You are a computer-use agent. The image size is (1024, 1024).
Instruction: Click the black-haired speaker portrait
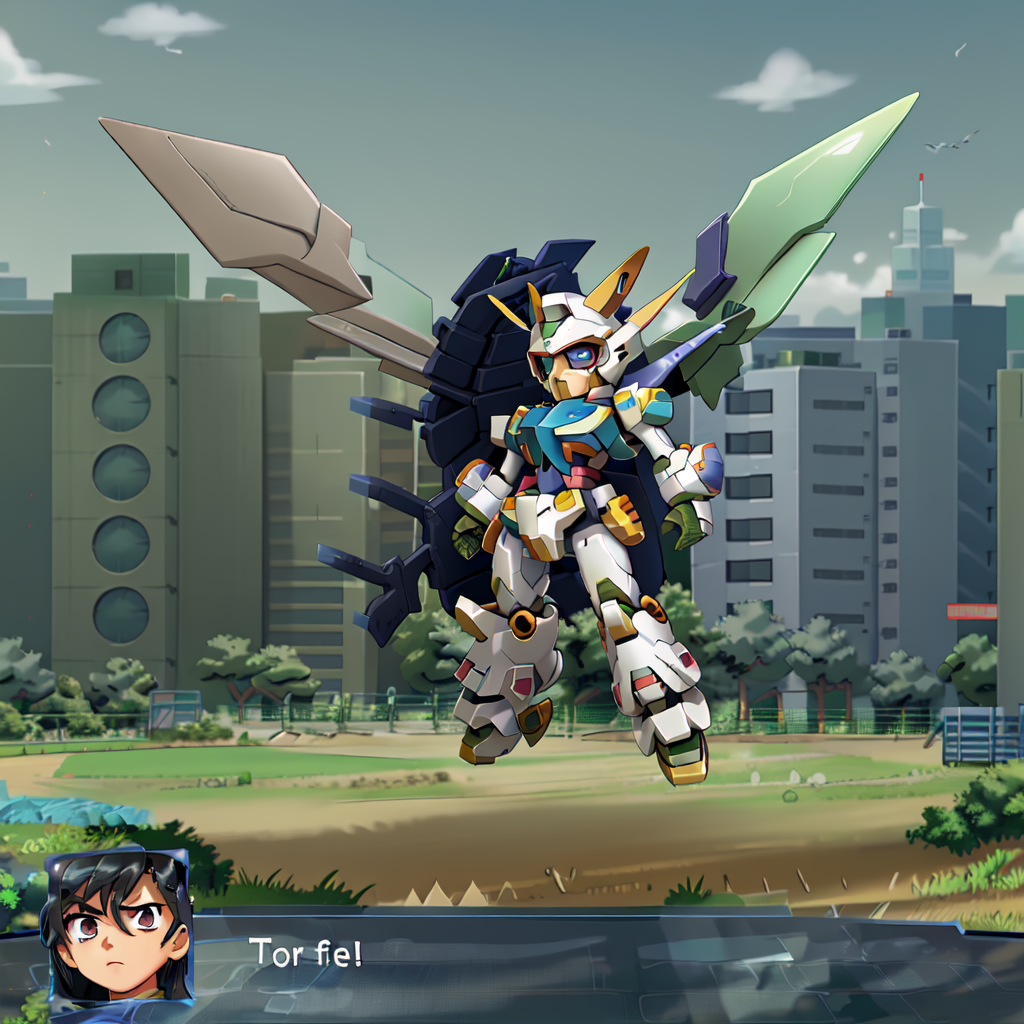116,926
